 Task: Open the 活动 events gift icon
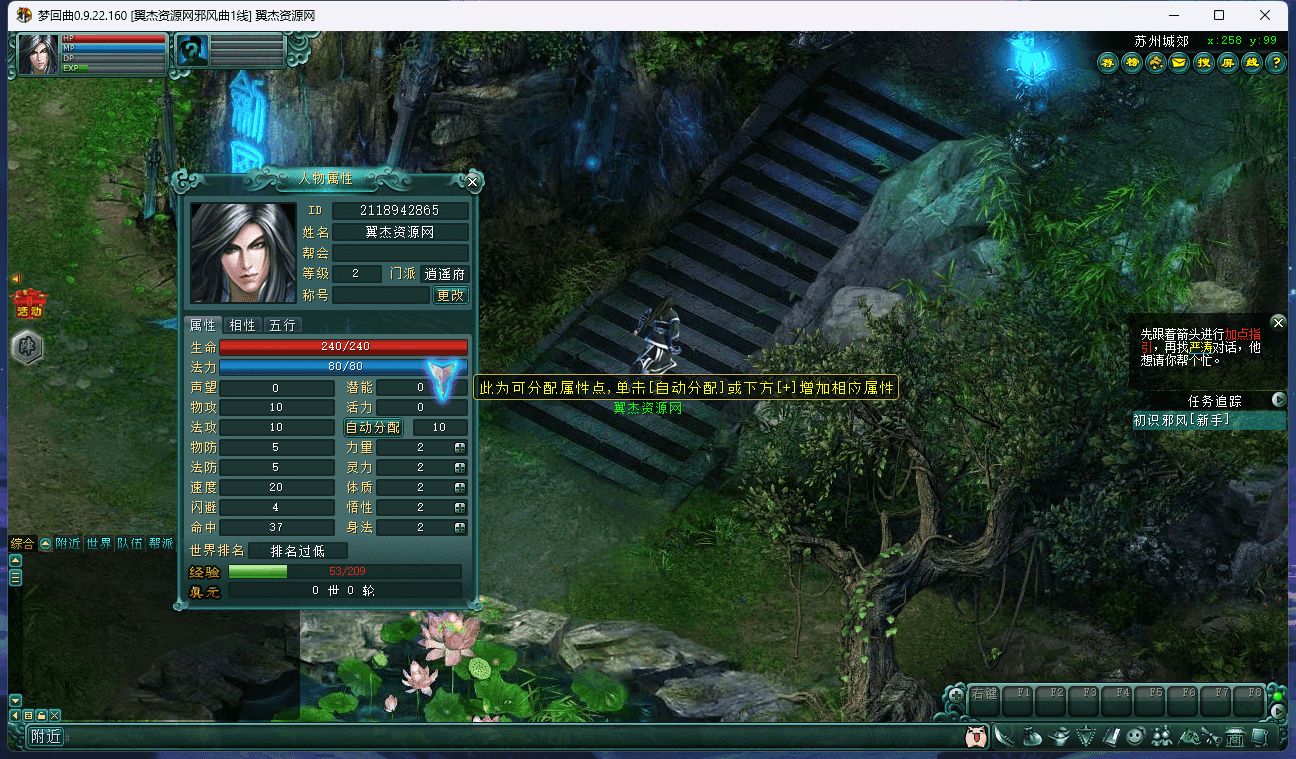[x=28, y=301]
